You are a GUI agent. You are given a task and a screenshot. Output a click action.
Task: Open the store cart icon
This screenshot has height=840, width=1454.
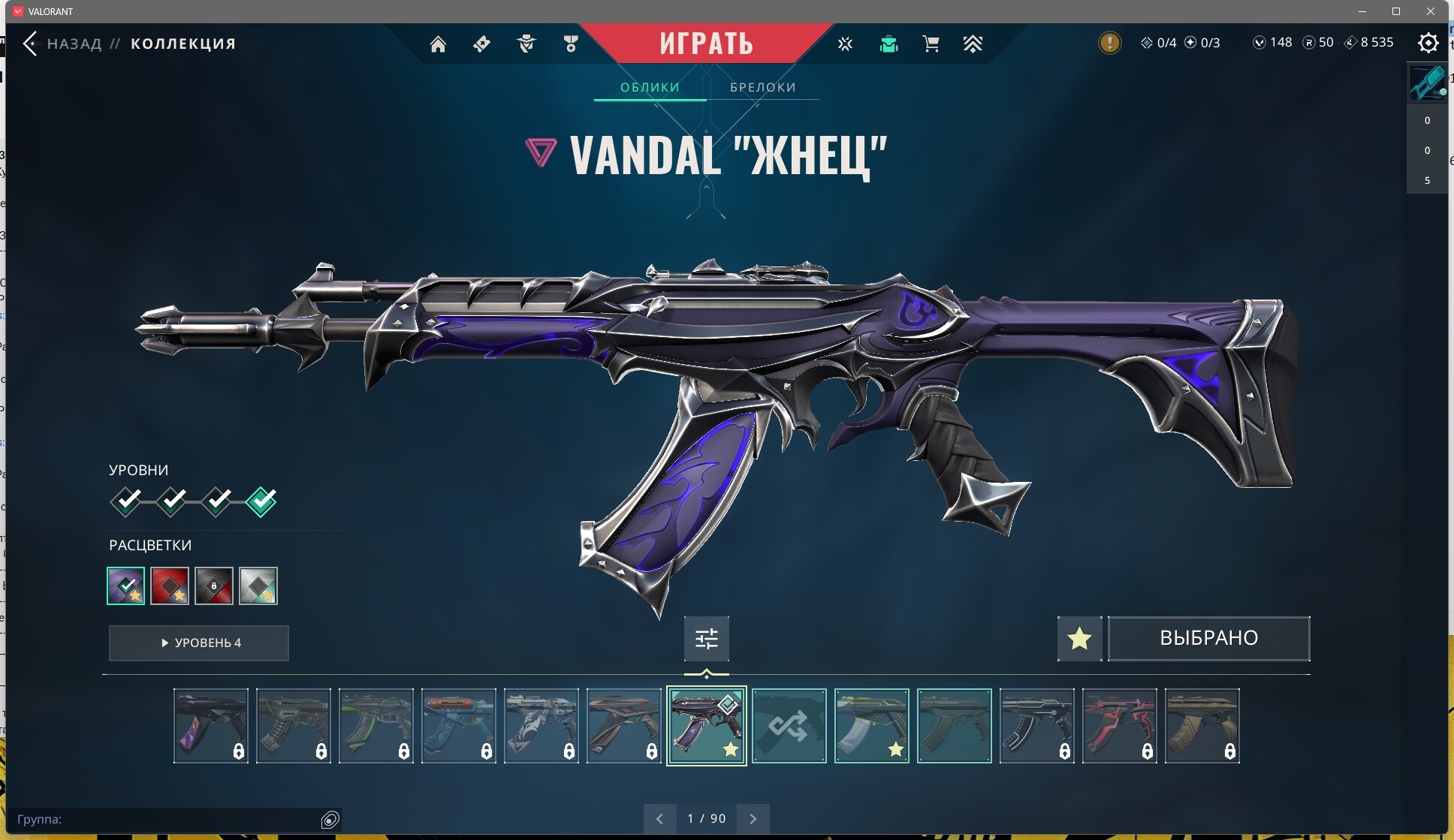(x=931, y=44)
